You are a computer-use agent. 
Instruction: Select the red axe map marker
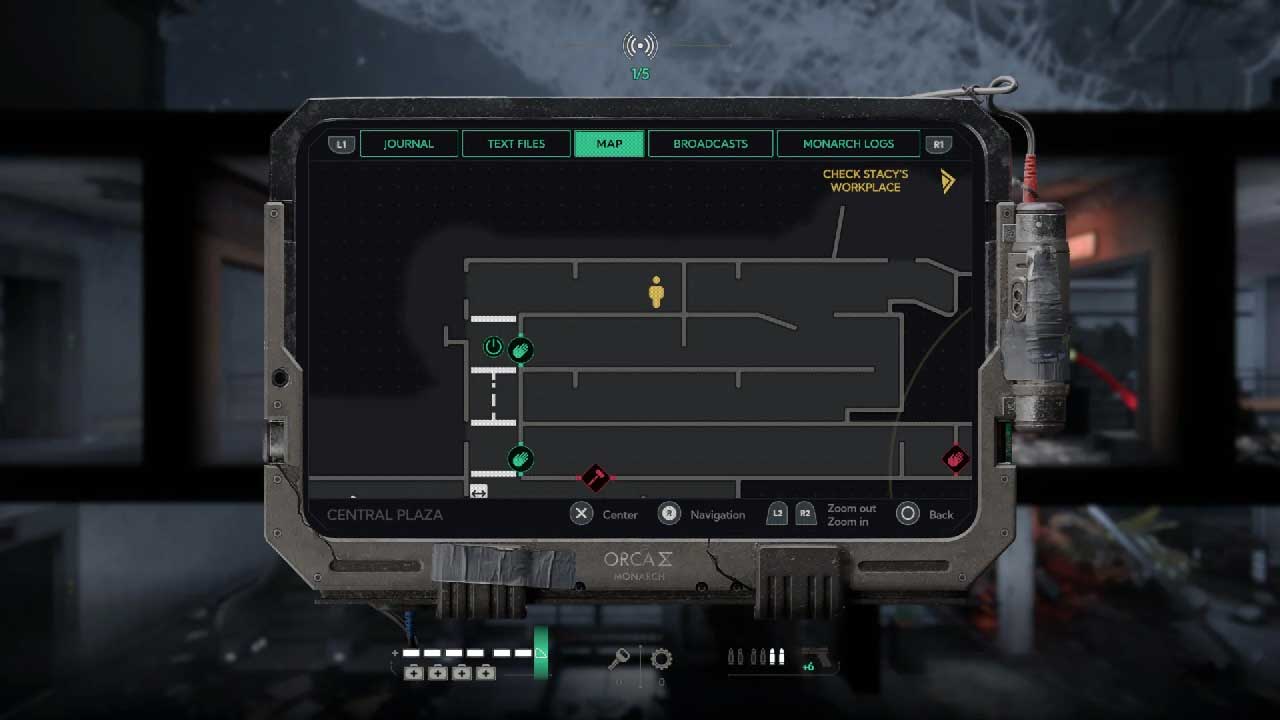click(595, 477)
